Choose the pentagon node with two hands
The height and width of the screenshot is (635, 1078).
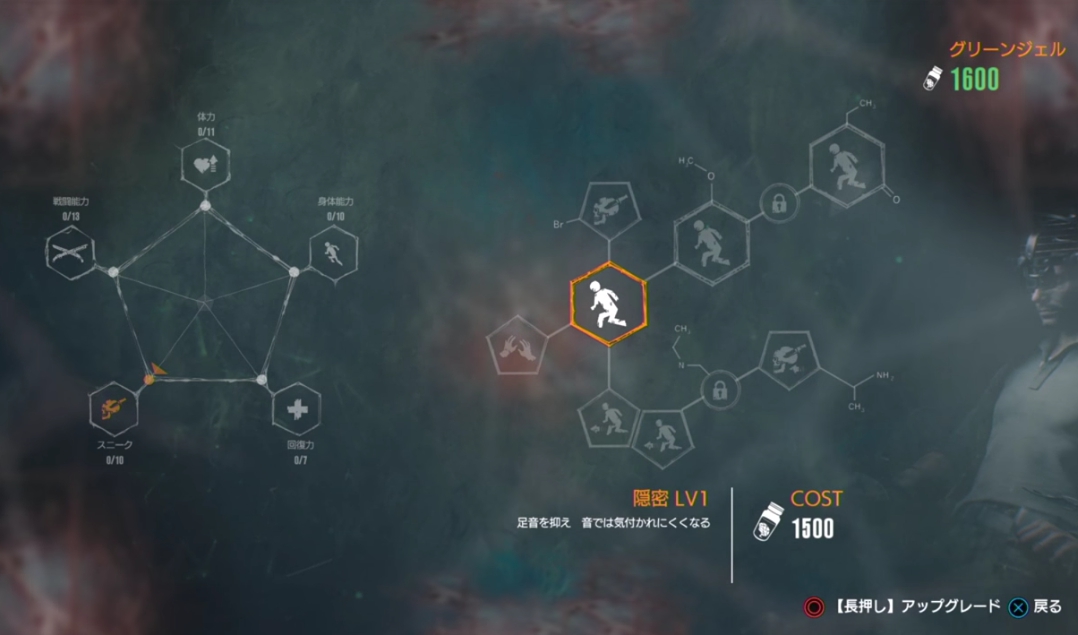point(518,346)
